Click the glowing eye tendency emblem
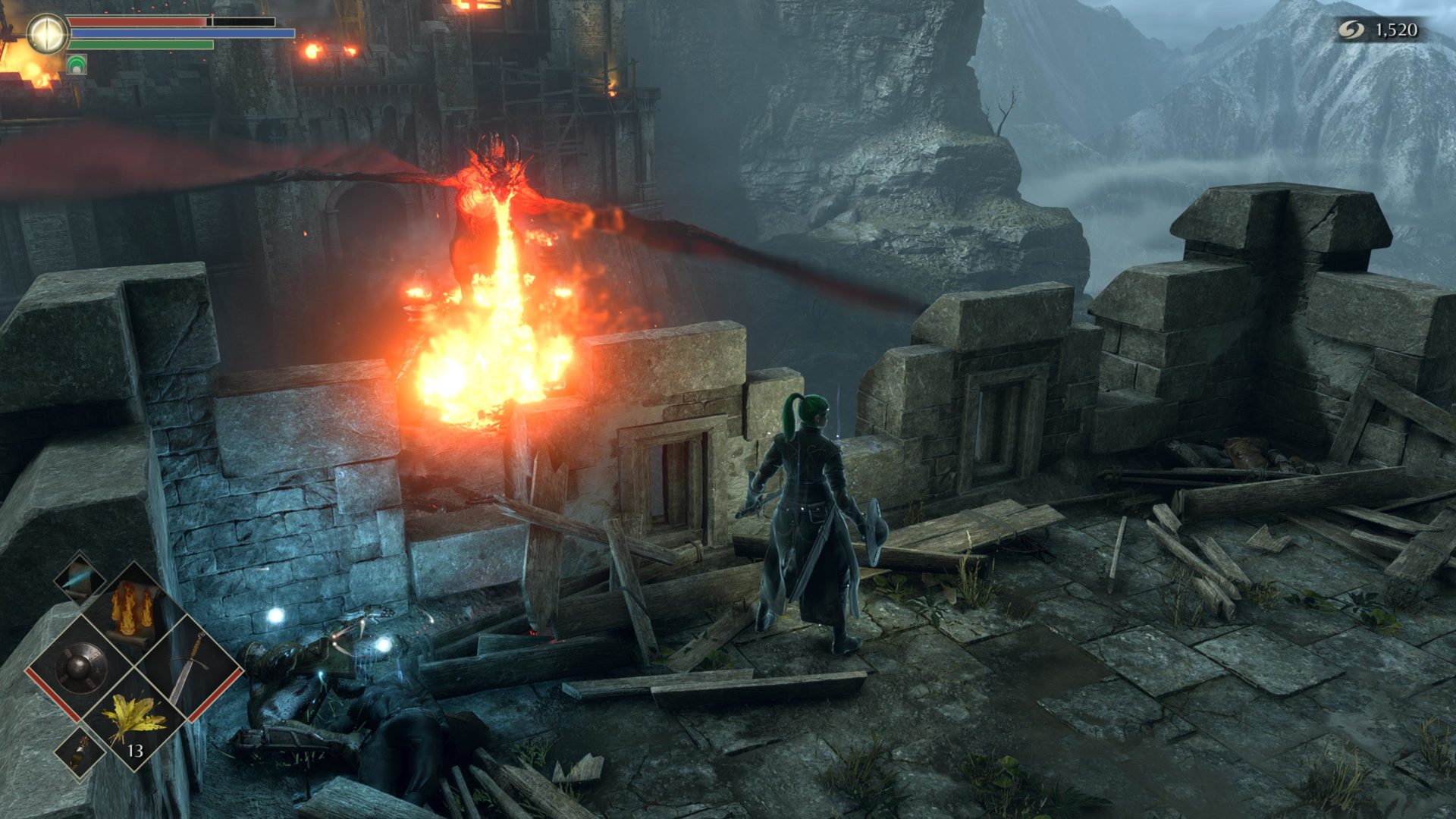1456x819 pixels. click(47, 32)
